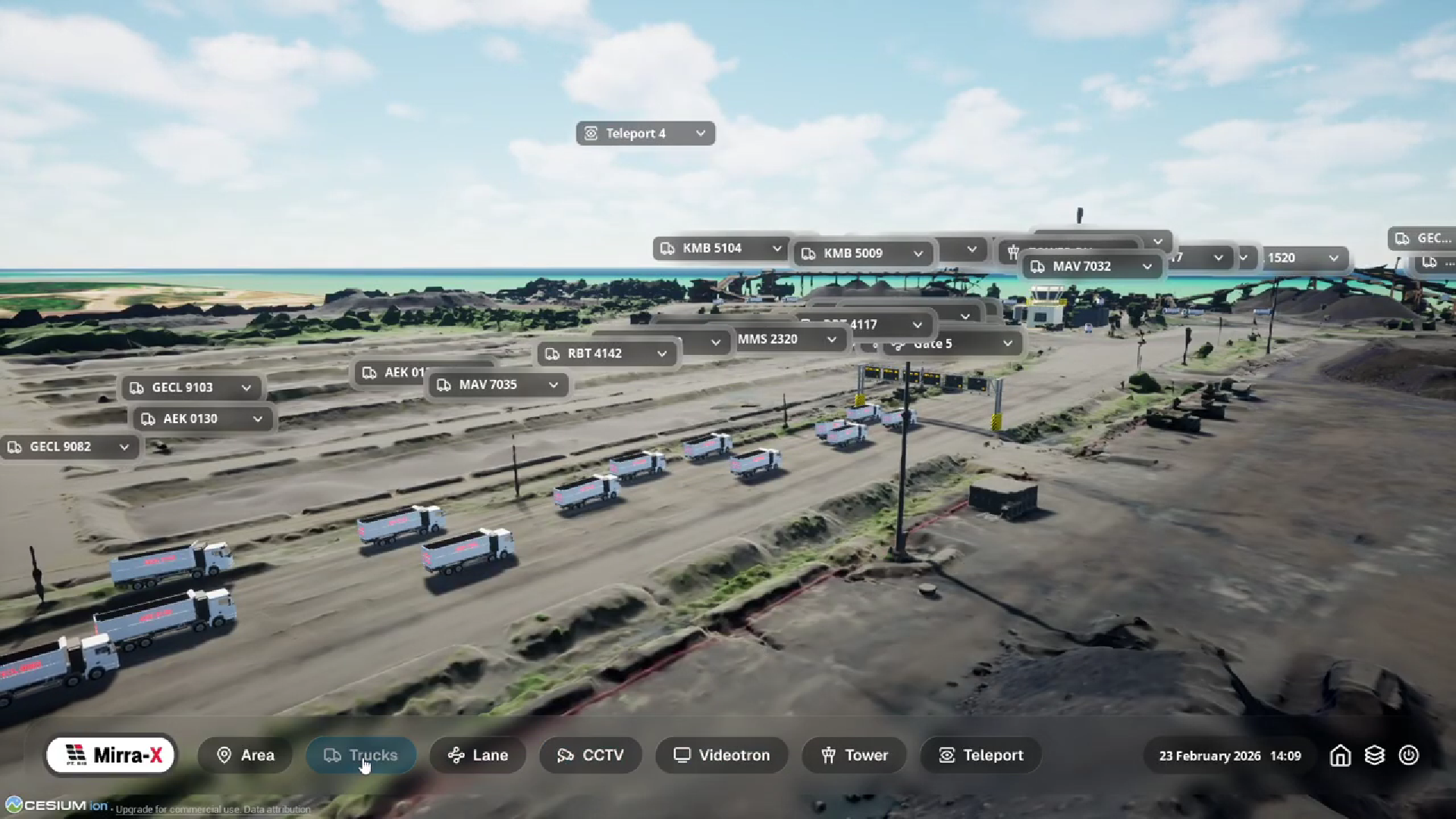1456x819 pixels.
Task: Click the power icon
Action: pyautogui.click(x=1408, y=756)
